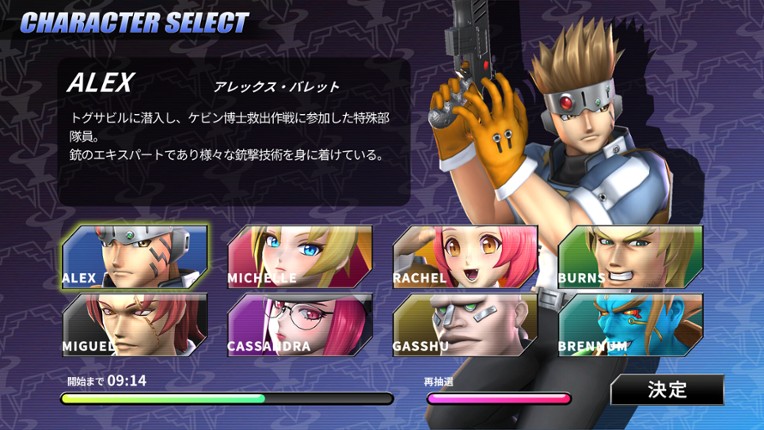Screen dimensions: 764x430
Task: Pick the GASSHU character portrait
Action: click(465, 325)
